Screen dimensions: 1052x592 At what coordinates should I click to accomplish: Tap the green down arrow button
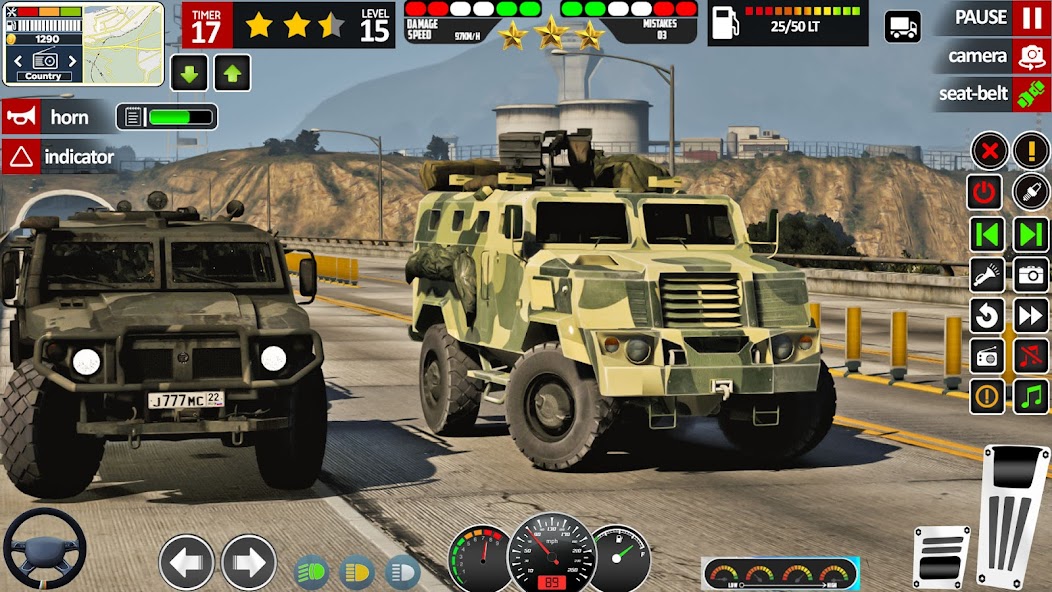click(x=189, y=73)
